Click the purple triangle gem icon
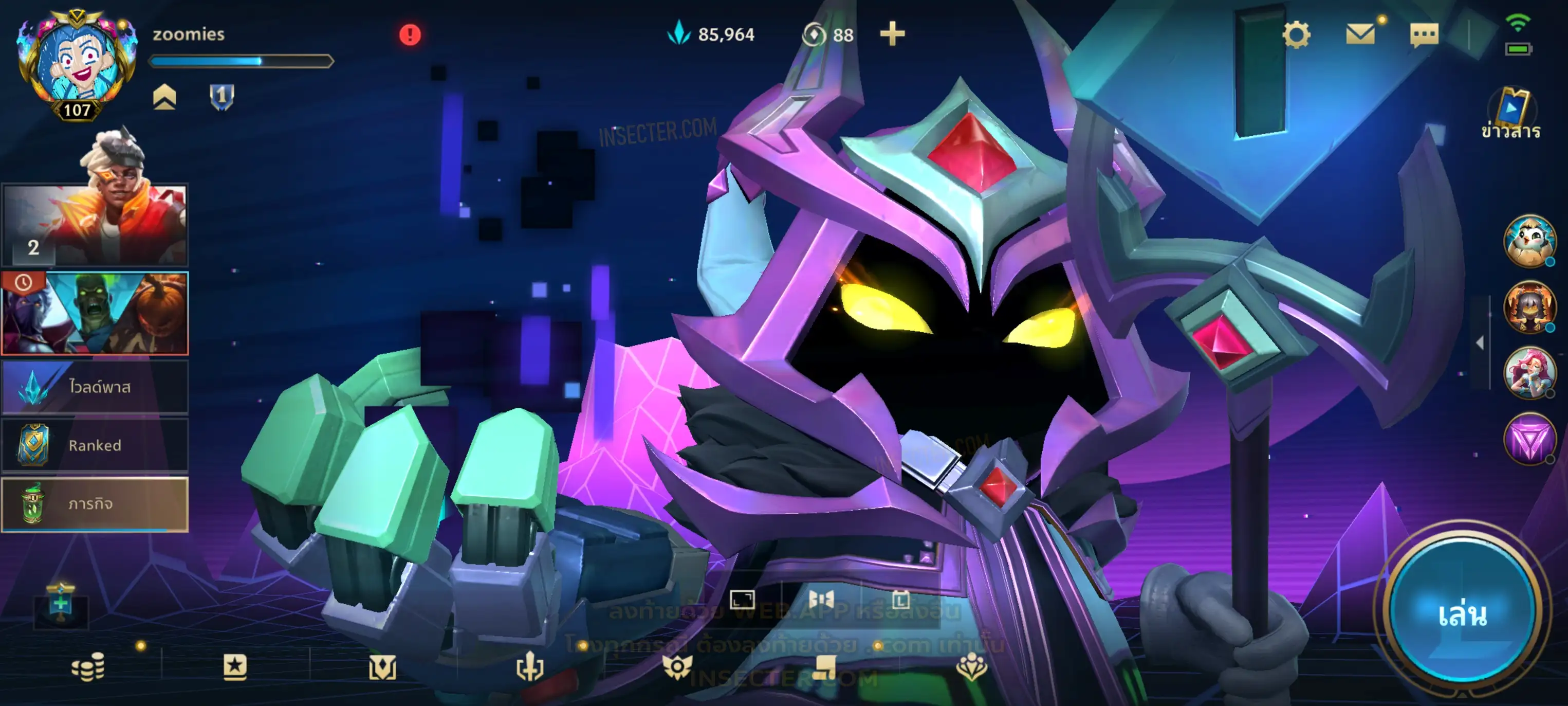 1528,439
